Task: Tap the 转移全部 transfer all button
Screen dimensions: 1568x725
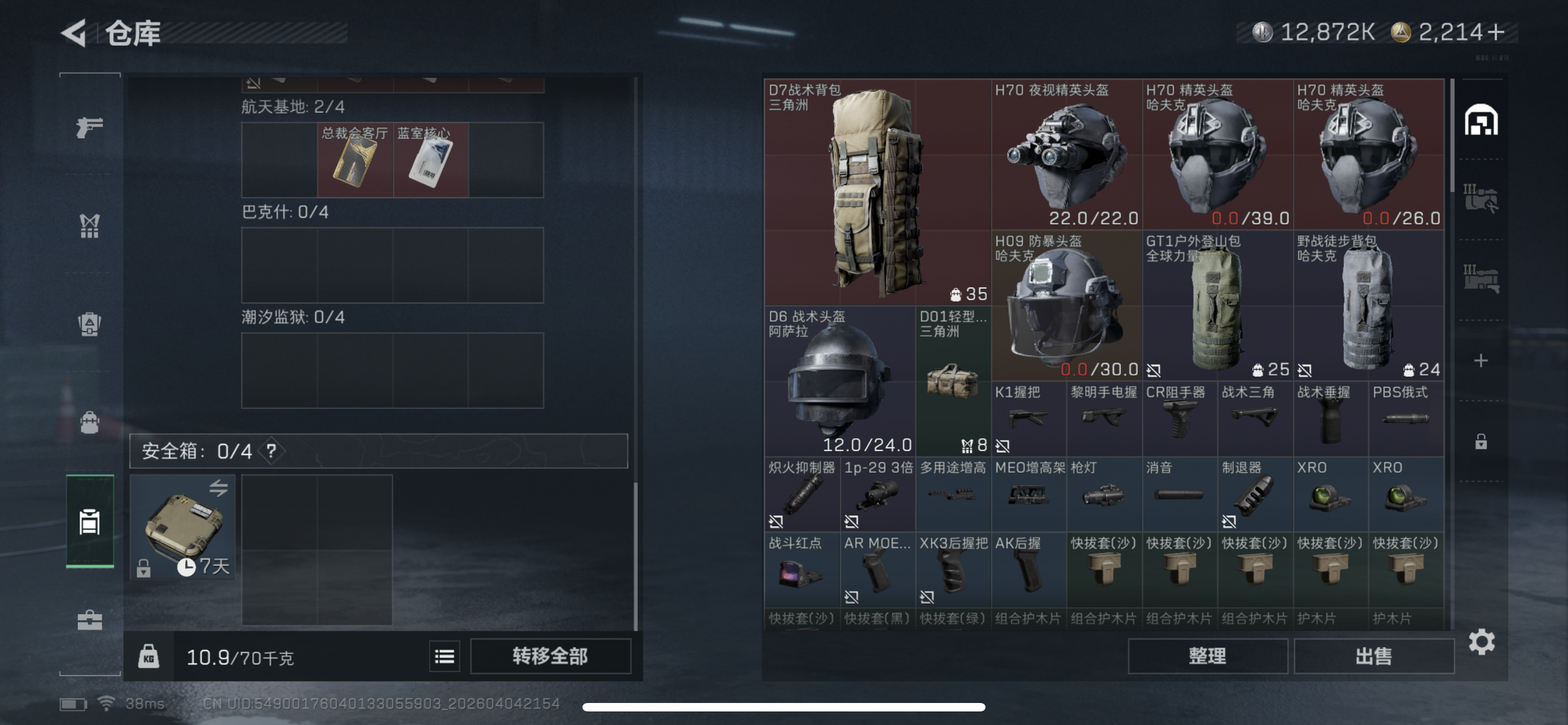Action: pos(550,656)
